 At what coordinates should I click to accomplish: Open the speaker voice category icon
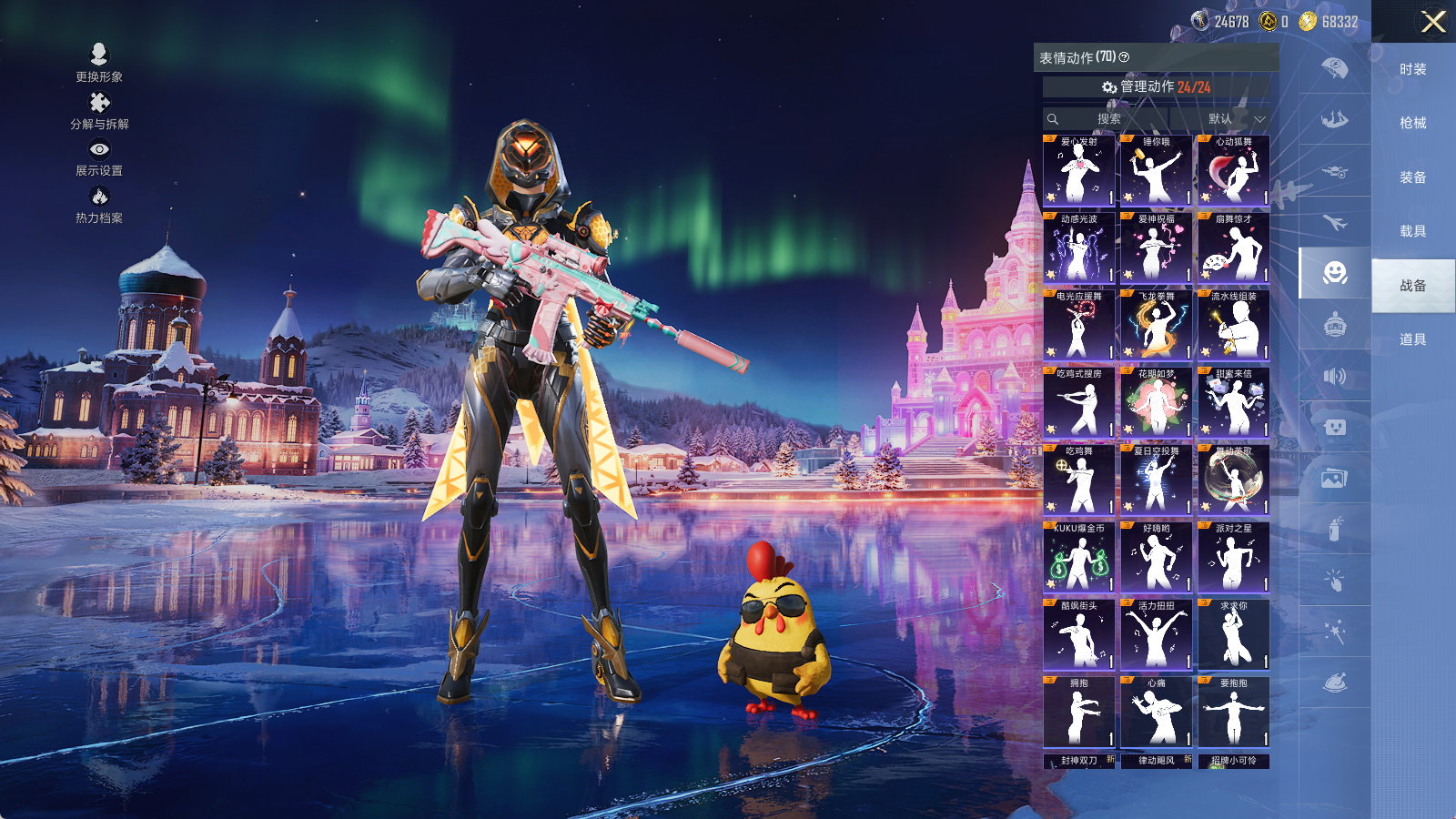point(1334,376)
